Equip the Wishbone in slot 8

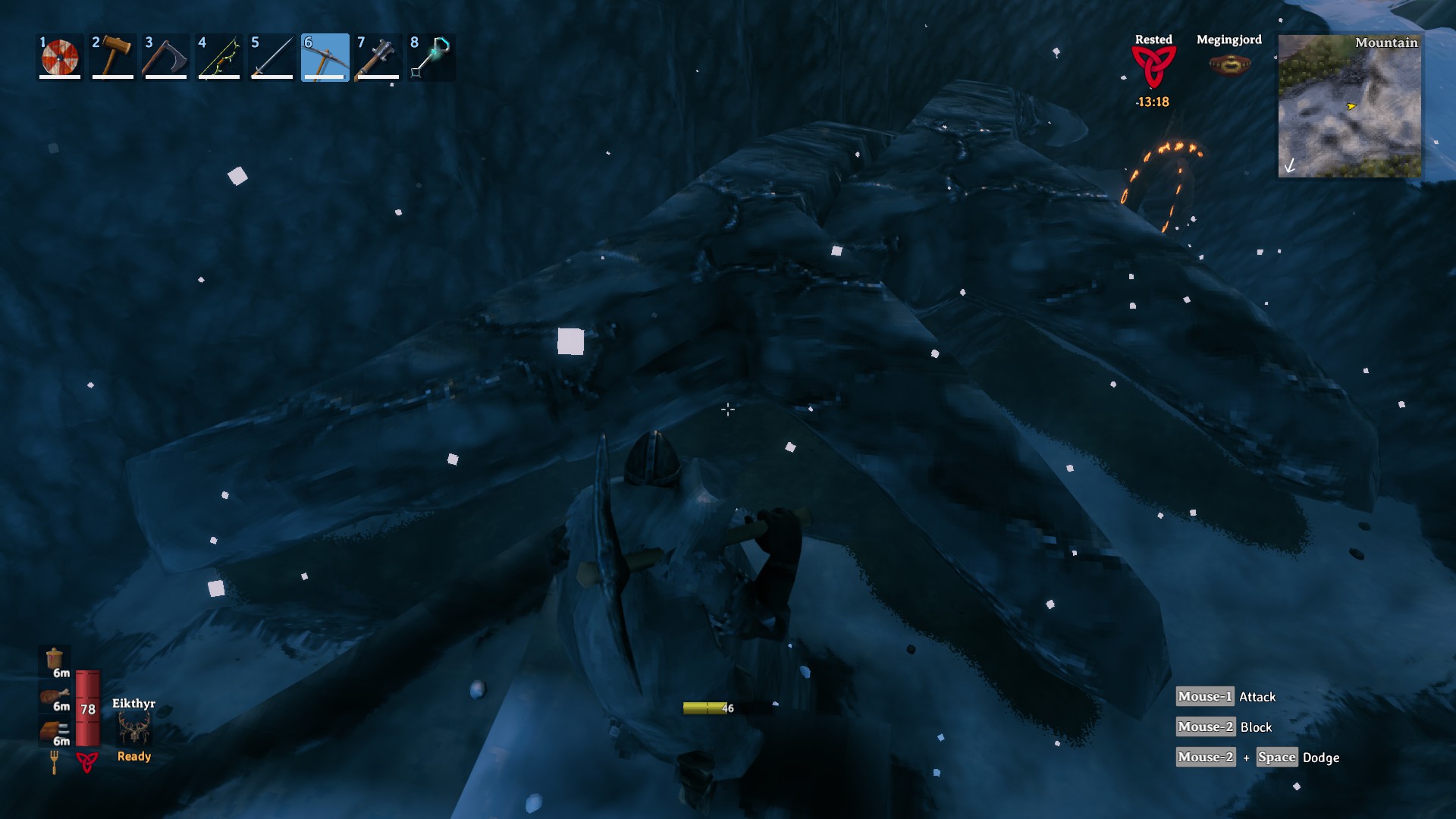[431, 55]
